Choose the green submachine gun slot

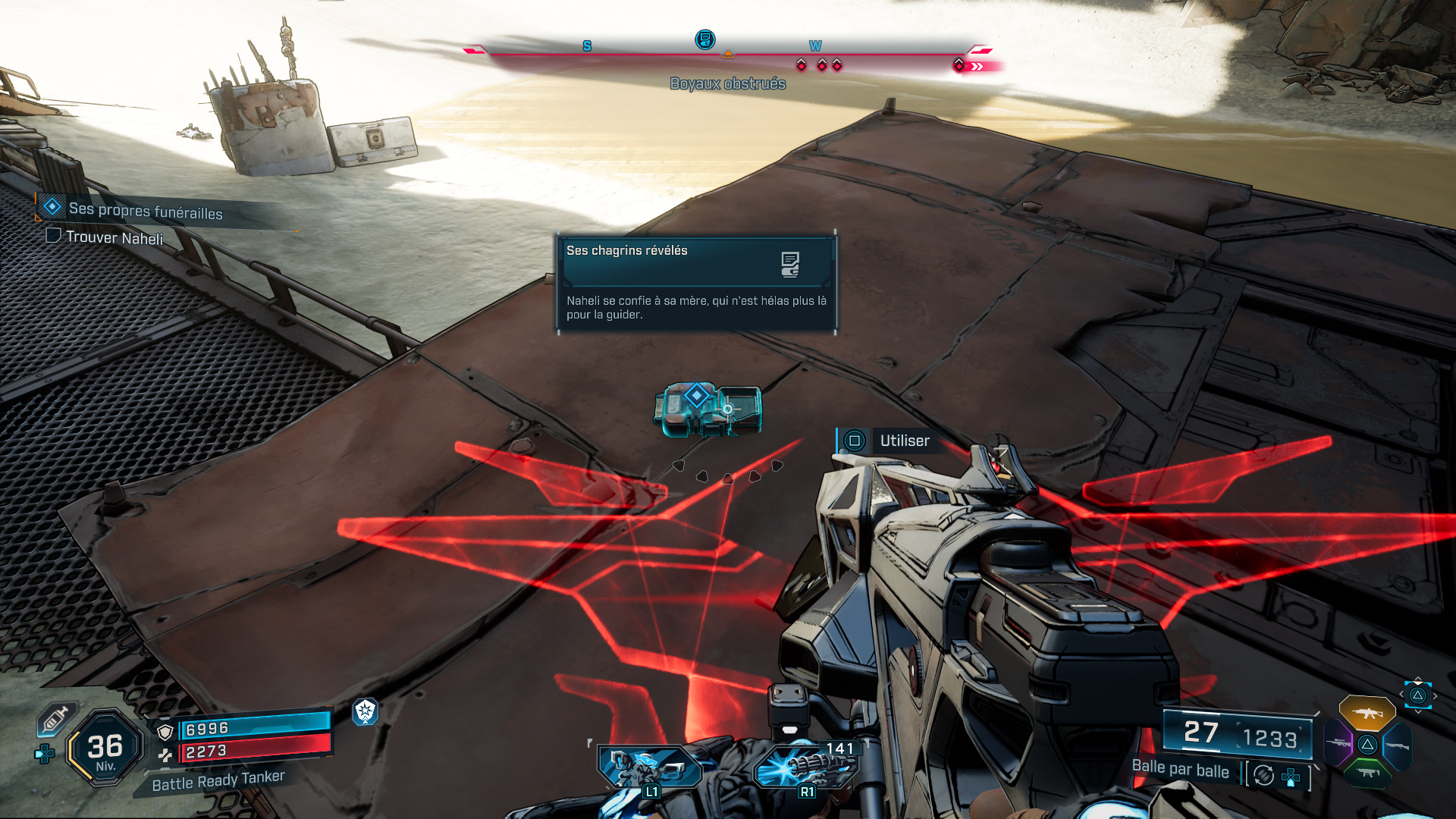[1367, 773]
